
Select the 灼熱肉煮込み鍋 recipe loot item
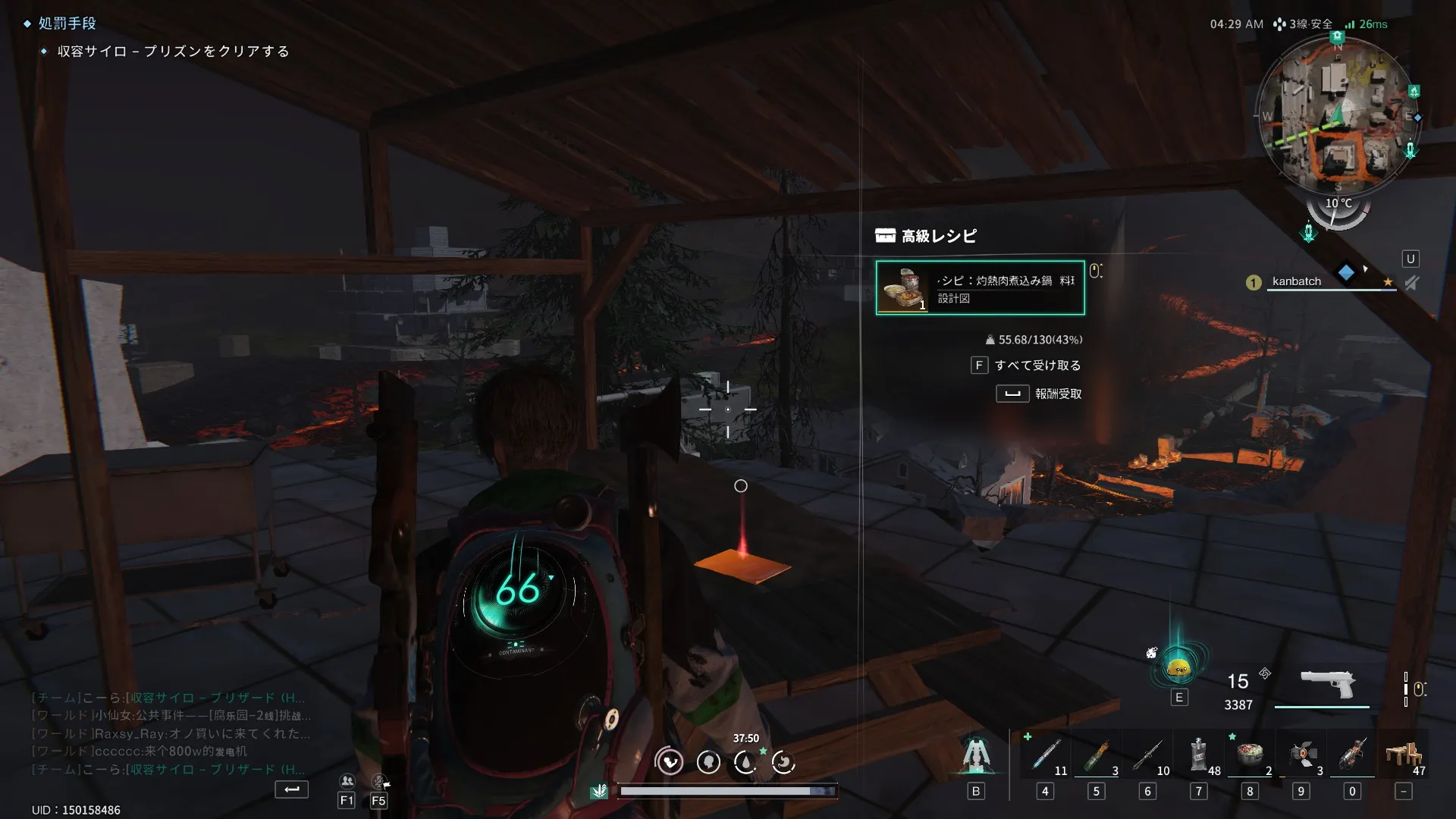pyautogui.click(x=980, y=288)
